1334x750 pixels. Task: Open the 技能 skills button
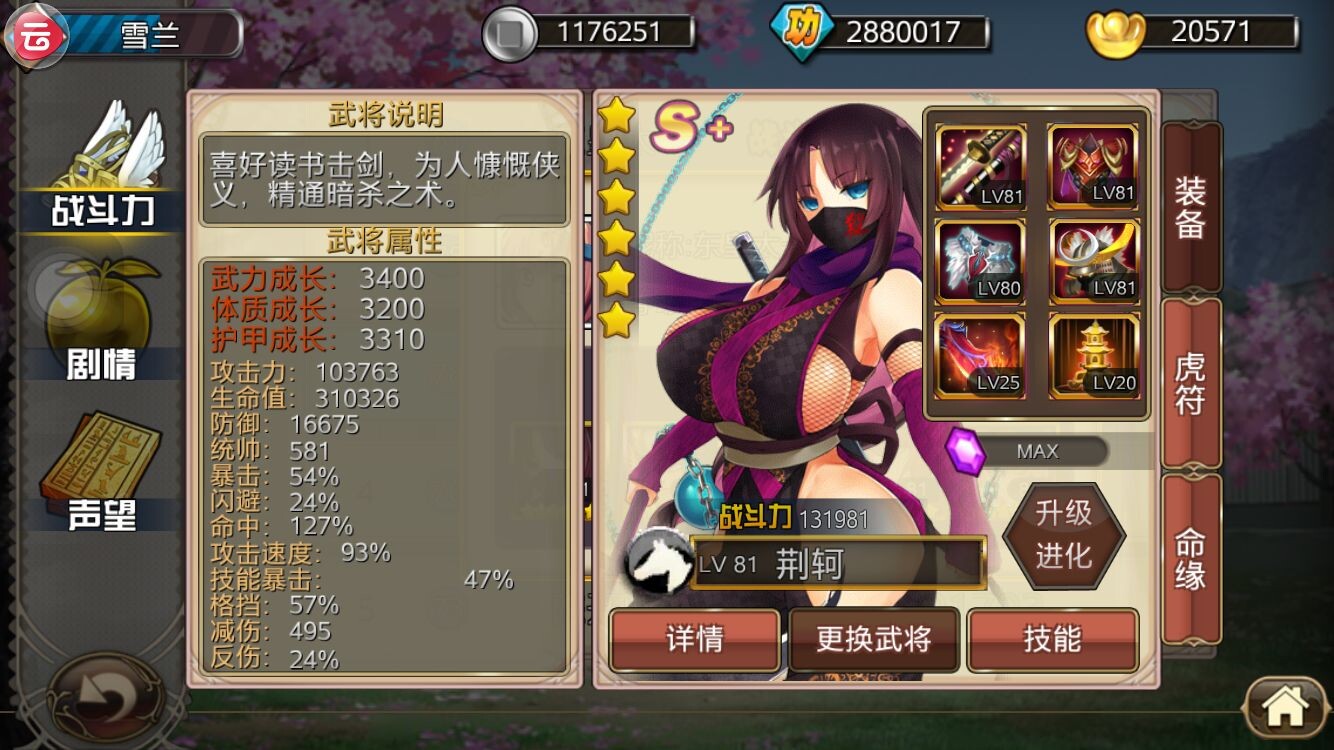click(1053, 640)
